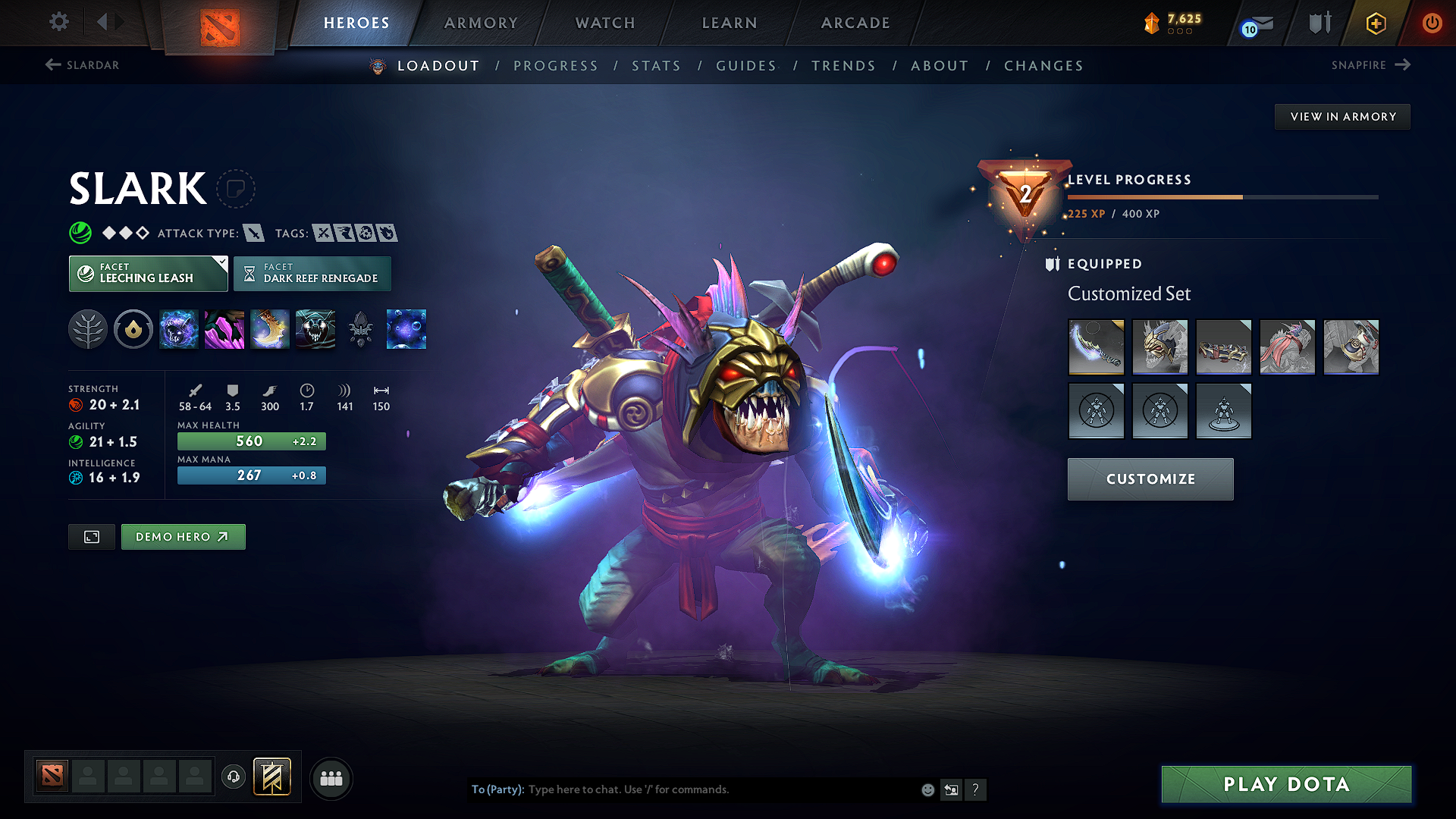This screenshot has width=1456, height=819.
Task: Click the red power quit icon
Action: click(1432, 23)
